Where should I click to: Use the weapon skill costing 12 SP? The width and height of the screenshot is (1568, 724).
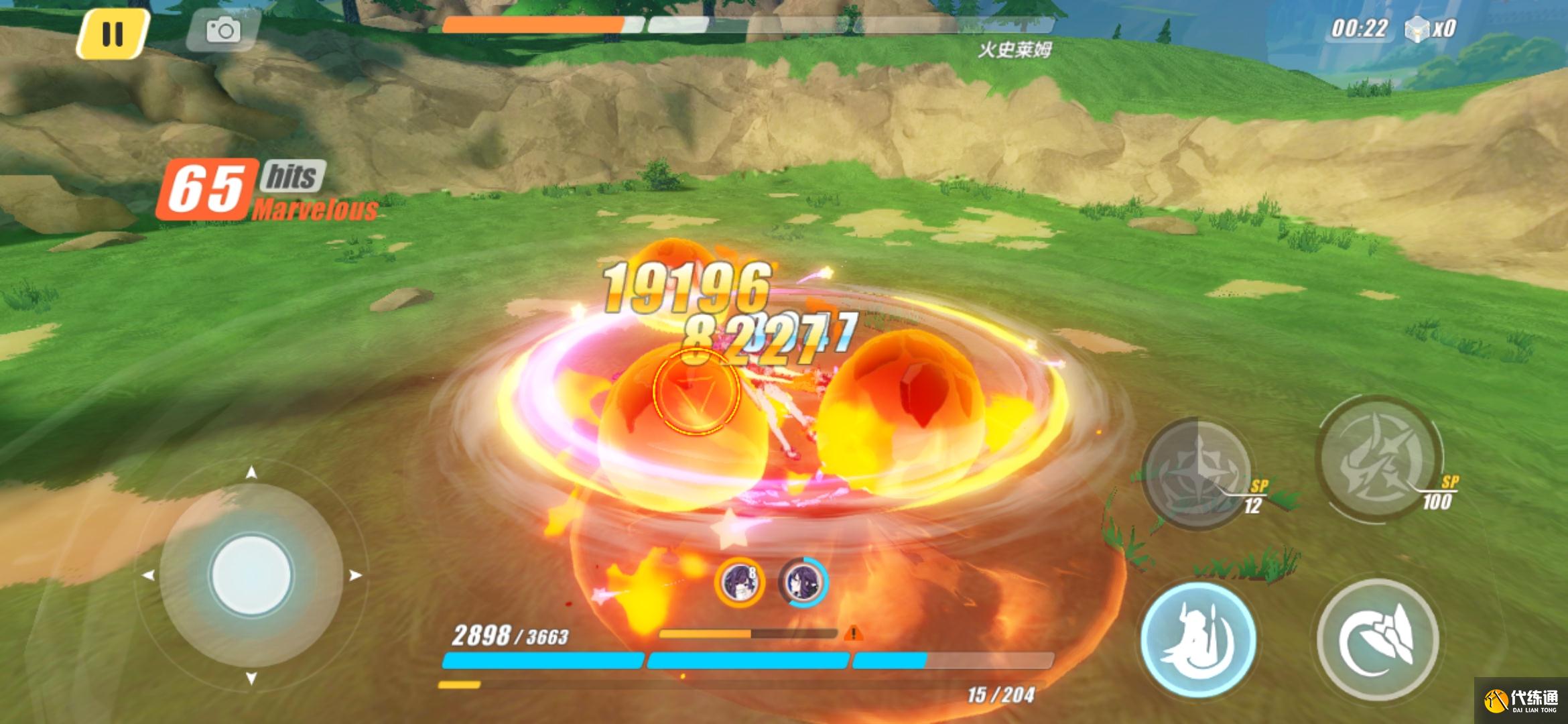click(x=1197, y=471)
